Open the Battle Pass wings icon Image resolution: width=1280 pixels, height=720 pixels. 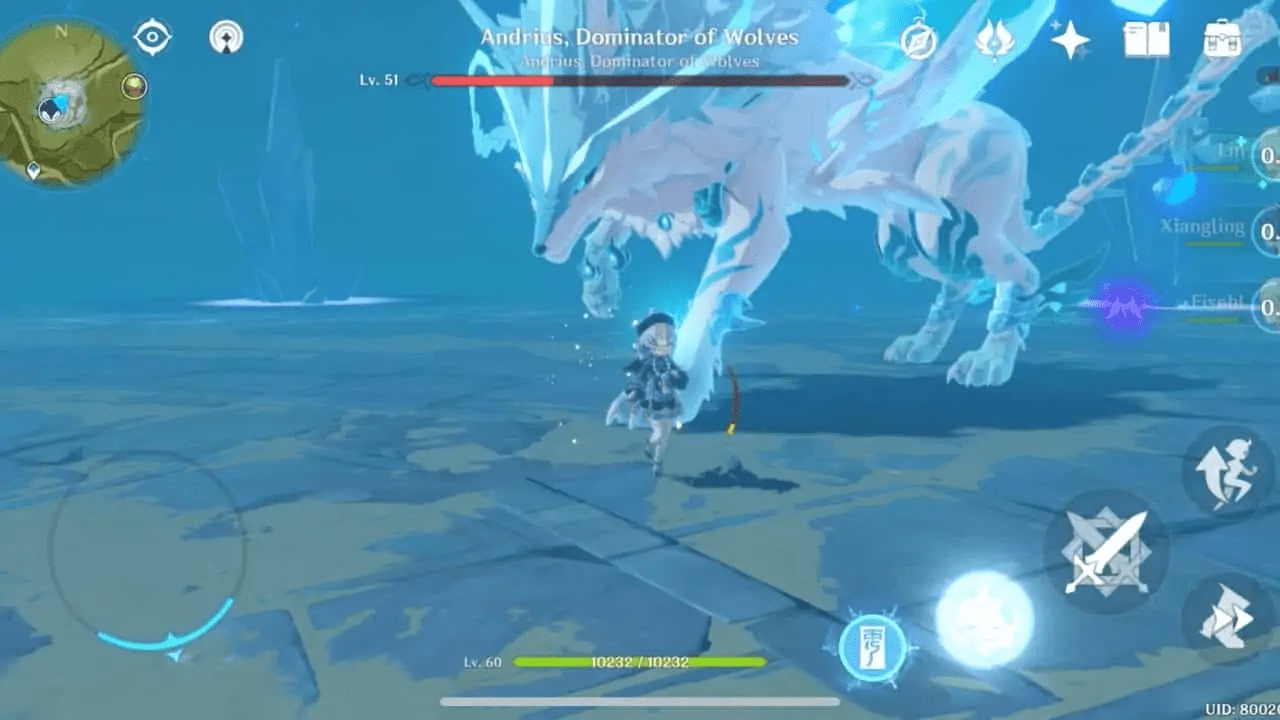pyautogui.click(x=995, y=41)
